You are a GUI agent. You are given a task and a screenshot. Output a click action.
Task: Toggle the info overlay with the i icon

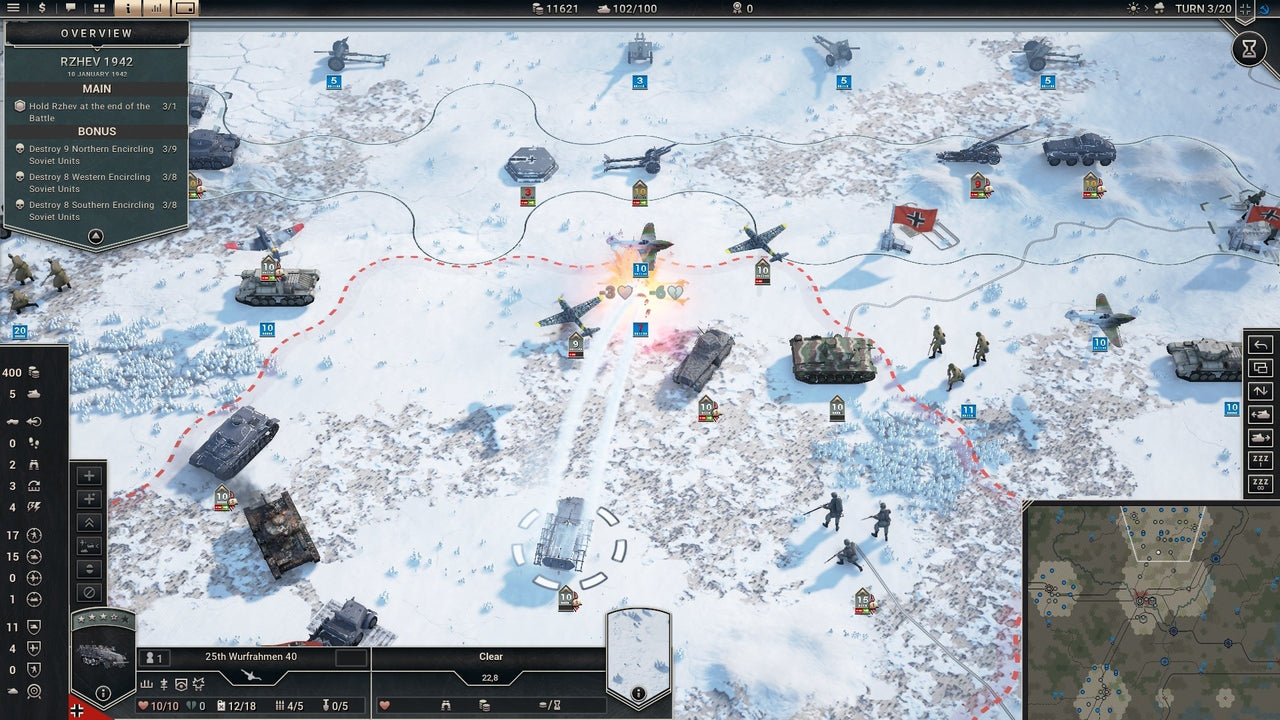(x=128, y=8)
